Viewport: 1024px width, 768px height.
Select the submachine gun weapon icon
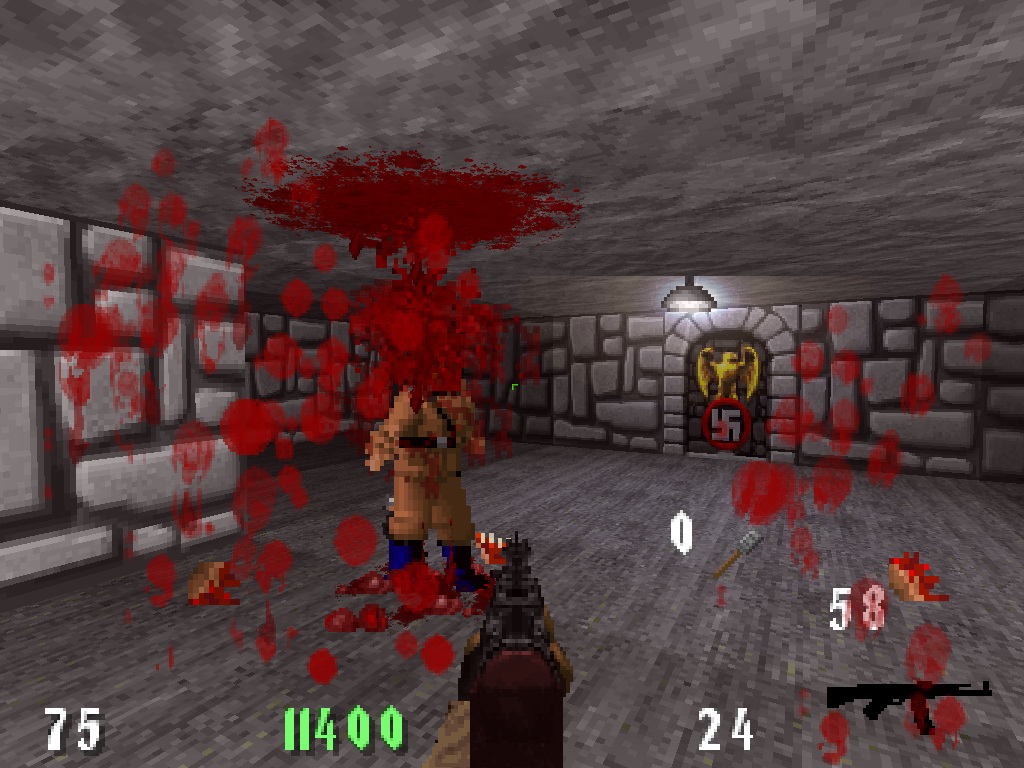click(x=906, y=699)
